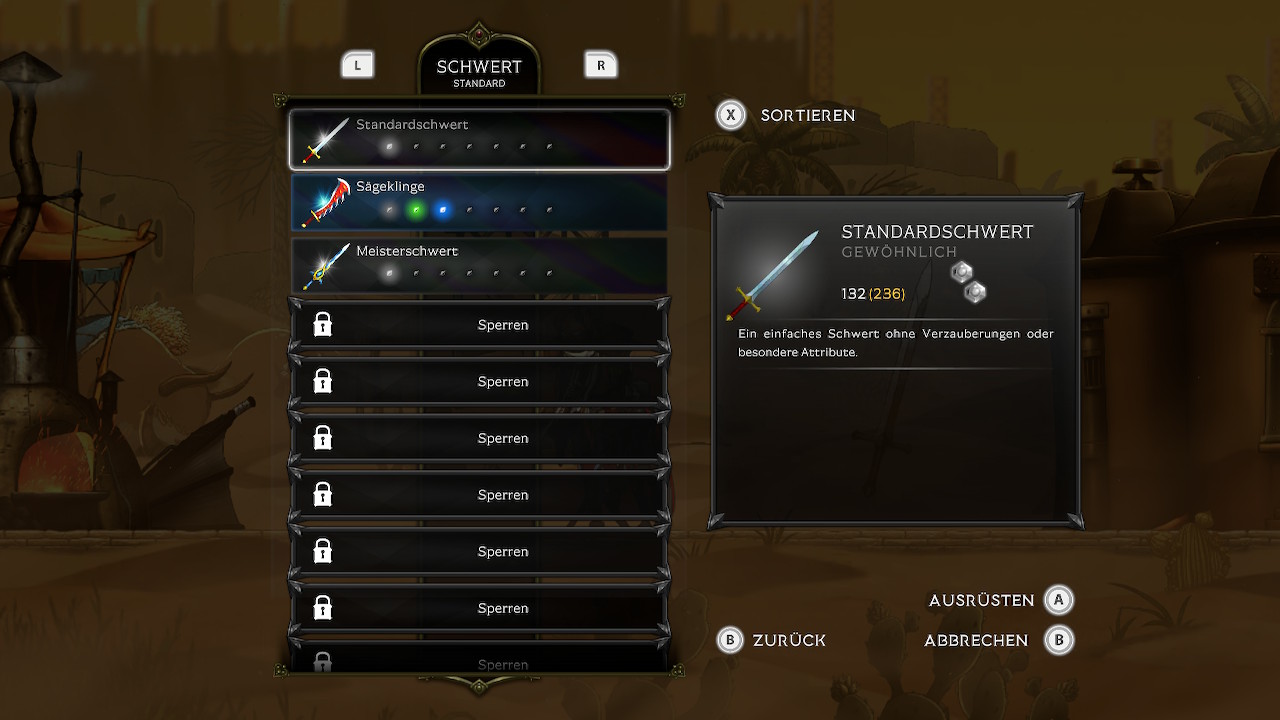Viewport: 1280px width, 720px height.
Task: Cancel with the Abbrechen option
Action: pos(997,640)
